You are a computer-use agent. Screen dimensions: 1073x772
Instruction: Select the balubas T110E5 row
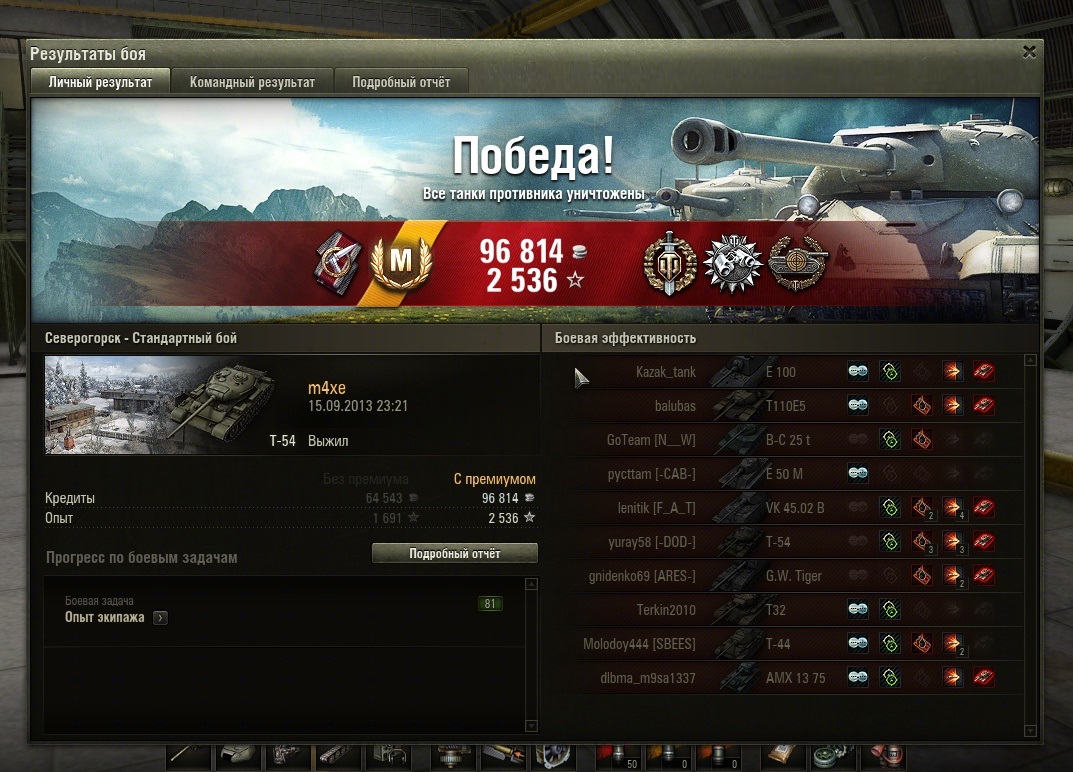pyautogui.click(x=790, y=406)
